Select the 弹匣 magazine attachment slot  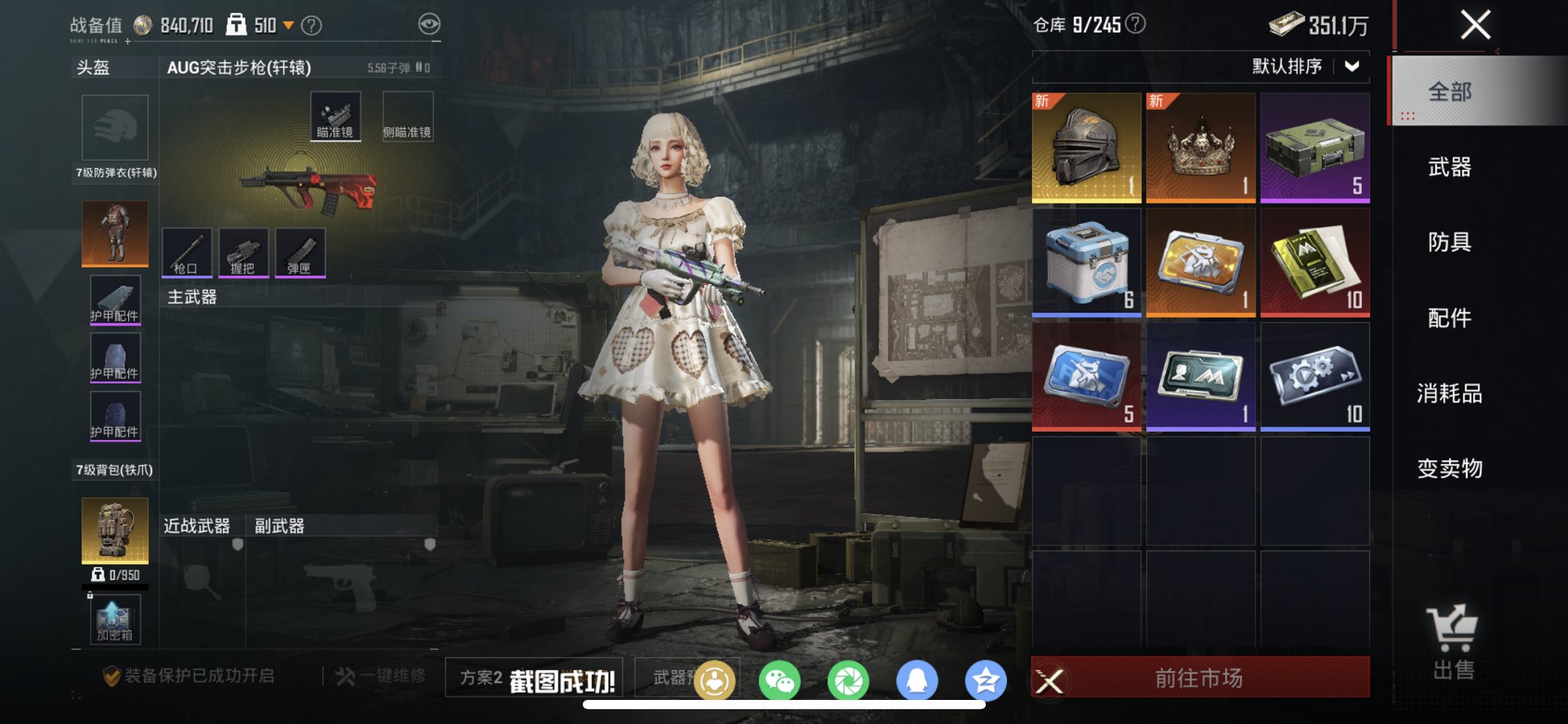pyautogui.click(x=299, y=253)
